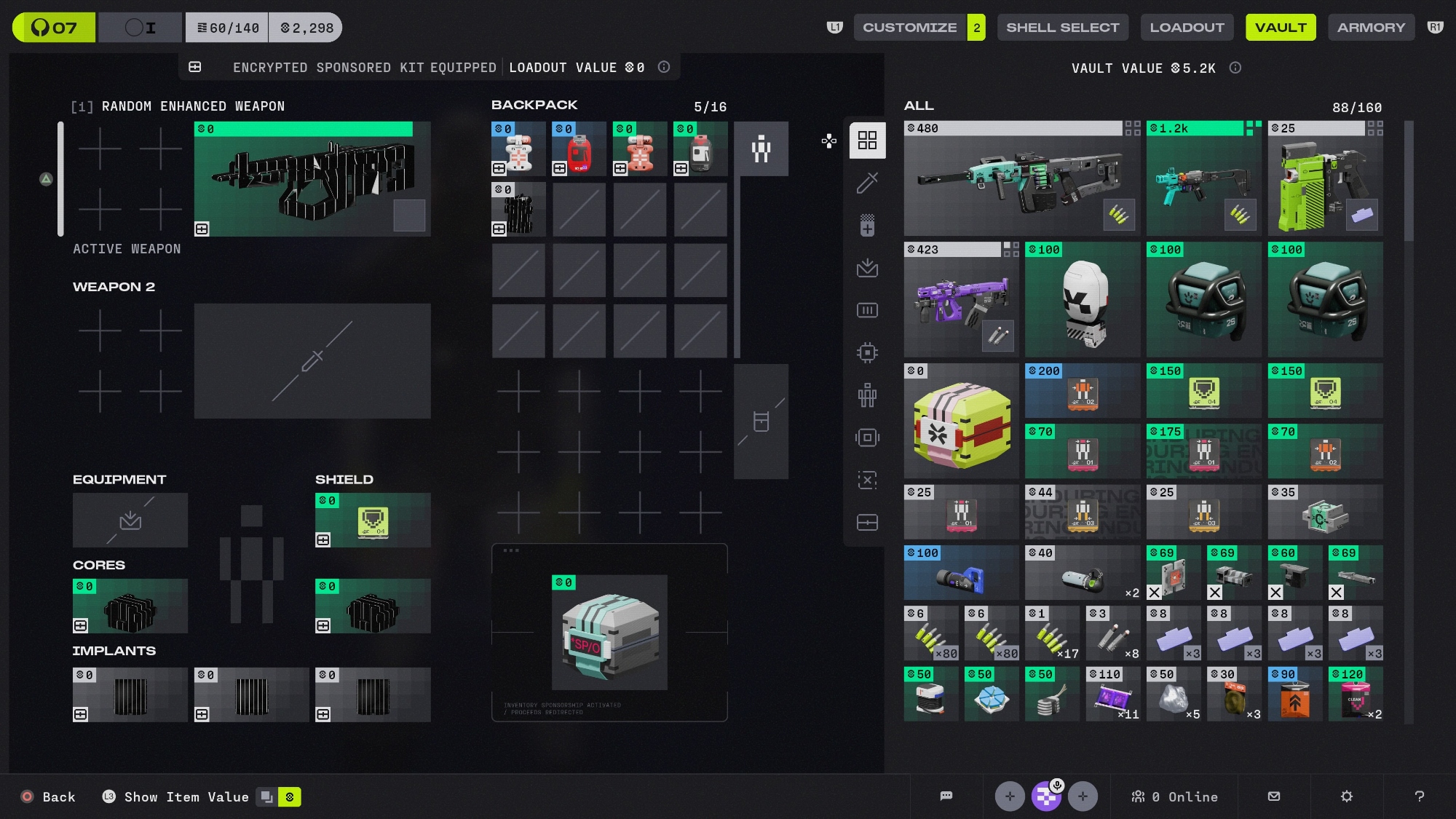
Task: Open the Customize tab
Action: click(909, 28)
